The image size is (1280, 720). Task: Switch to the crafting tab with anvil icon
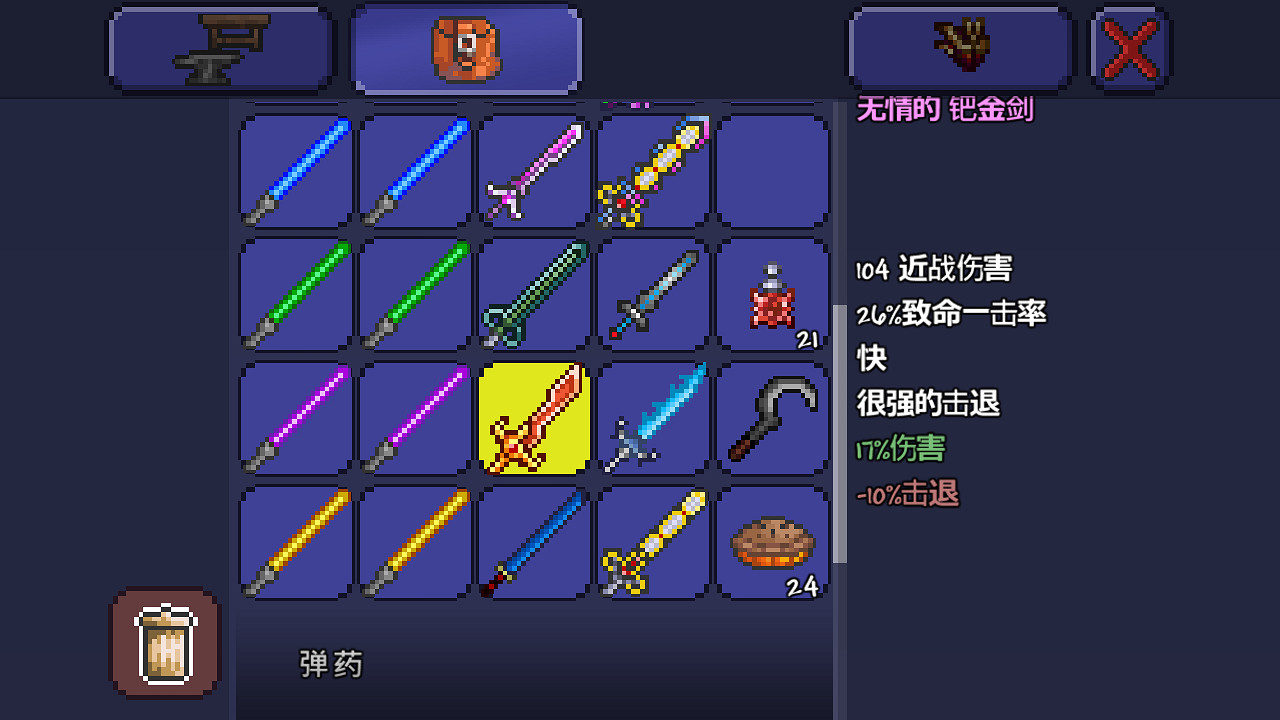point(220,47)
